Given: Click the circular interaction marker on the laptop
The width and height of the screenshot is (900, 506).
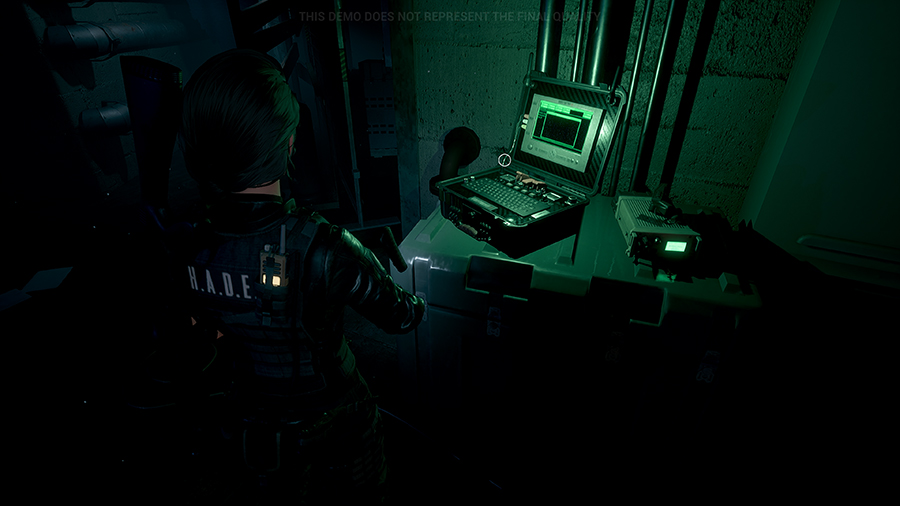Looking at the screenshot, I should click(x=505, y=159).
